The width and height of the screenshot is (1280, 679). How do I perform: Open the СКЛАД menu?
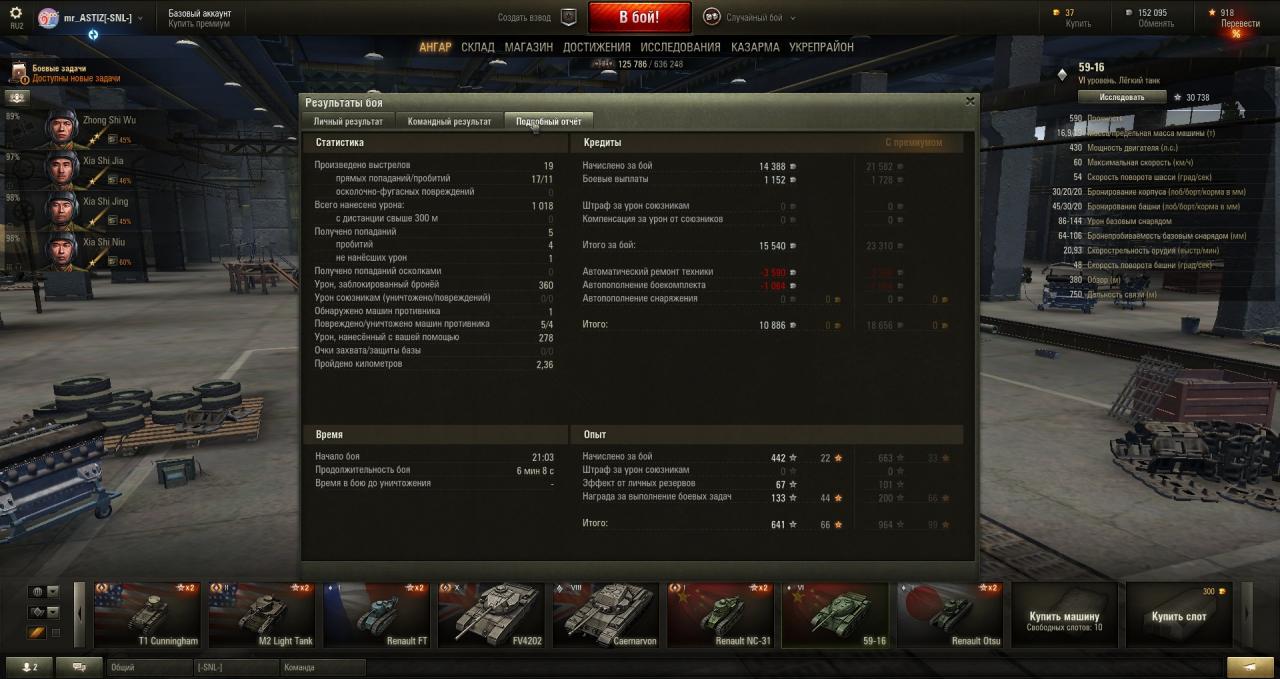[478, 47]
